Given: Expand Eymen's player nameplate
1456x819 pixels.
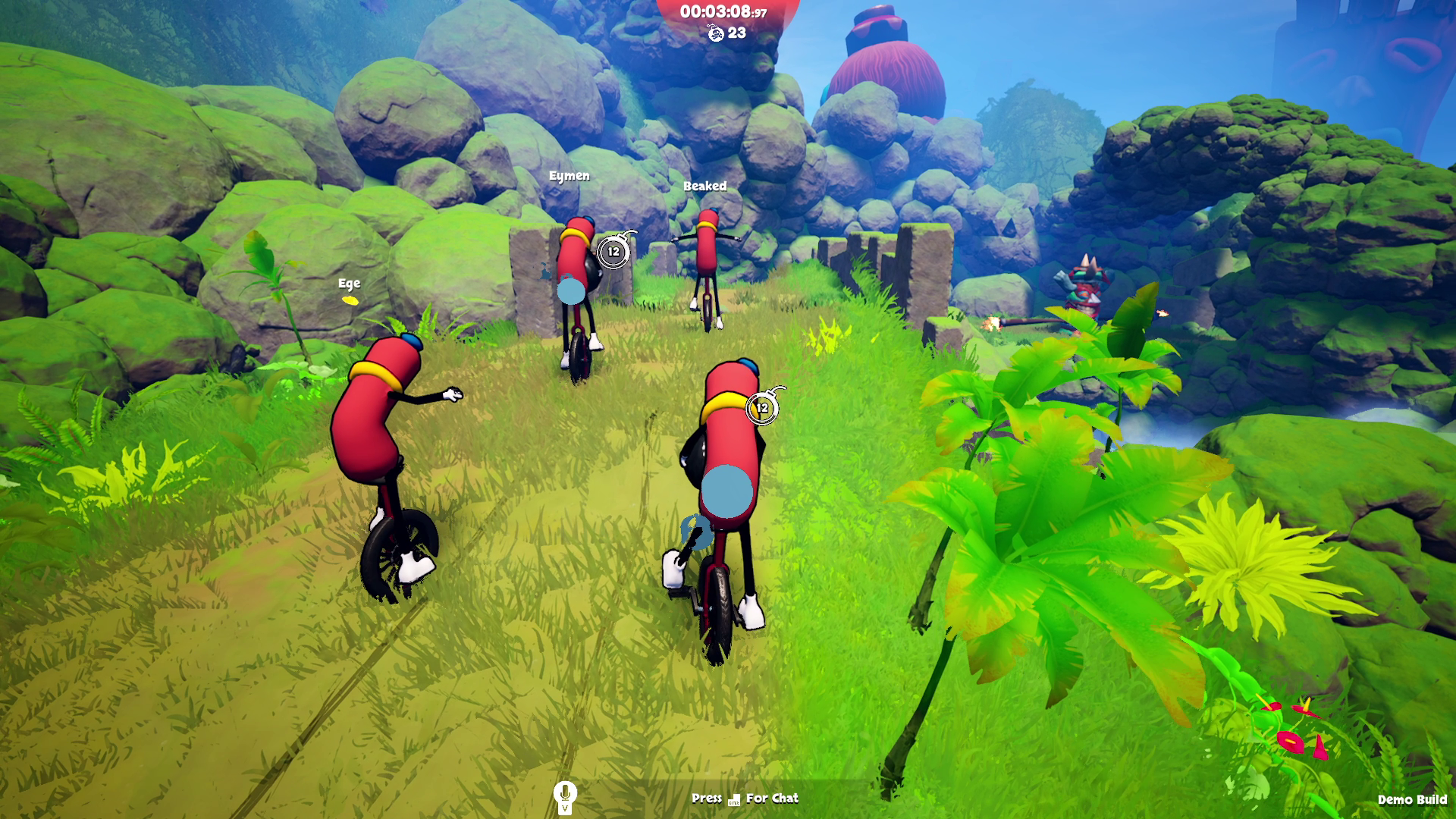Looking at the screenshot, I should [x=570, y=176].
